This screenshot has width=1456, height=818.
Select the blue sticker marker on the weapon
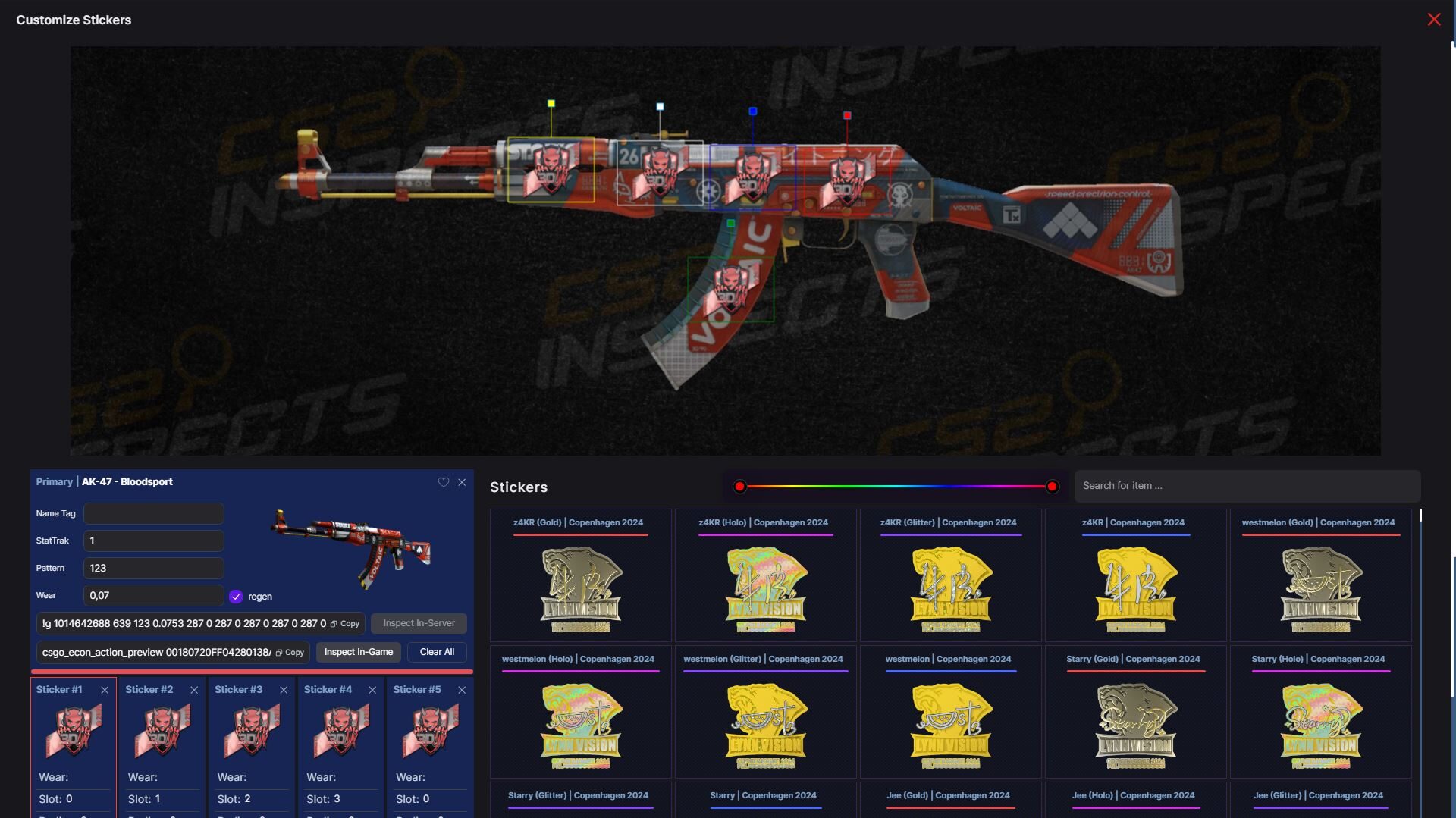752,111
